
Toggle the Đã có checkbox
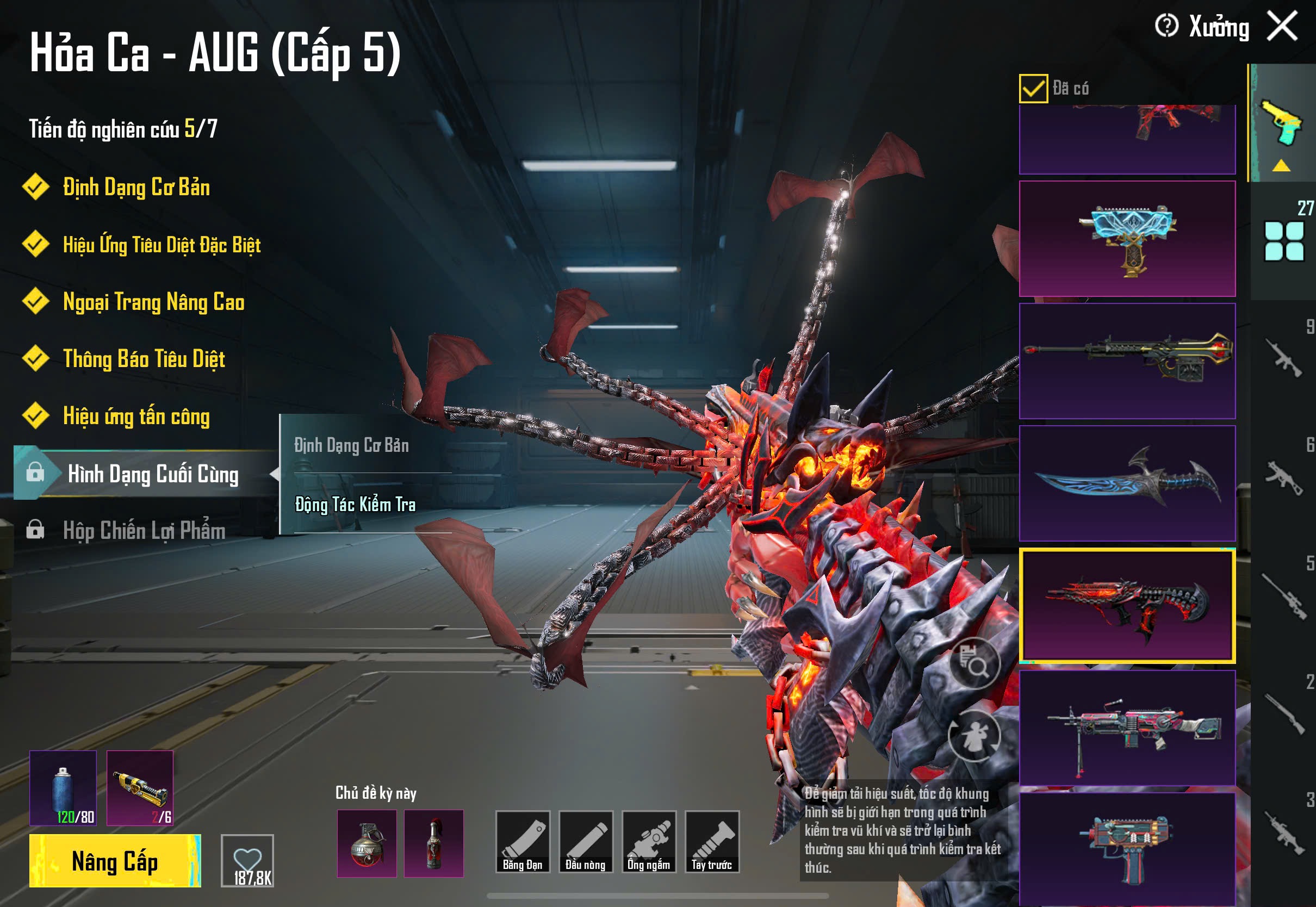(1033, 89)
